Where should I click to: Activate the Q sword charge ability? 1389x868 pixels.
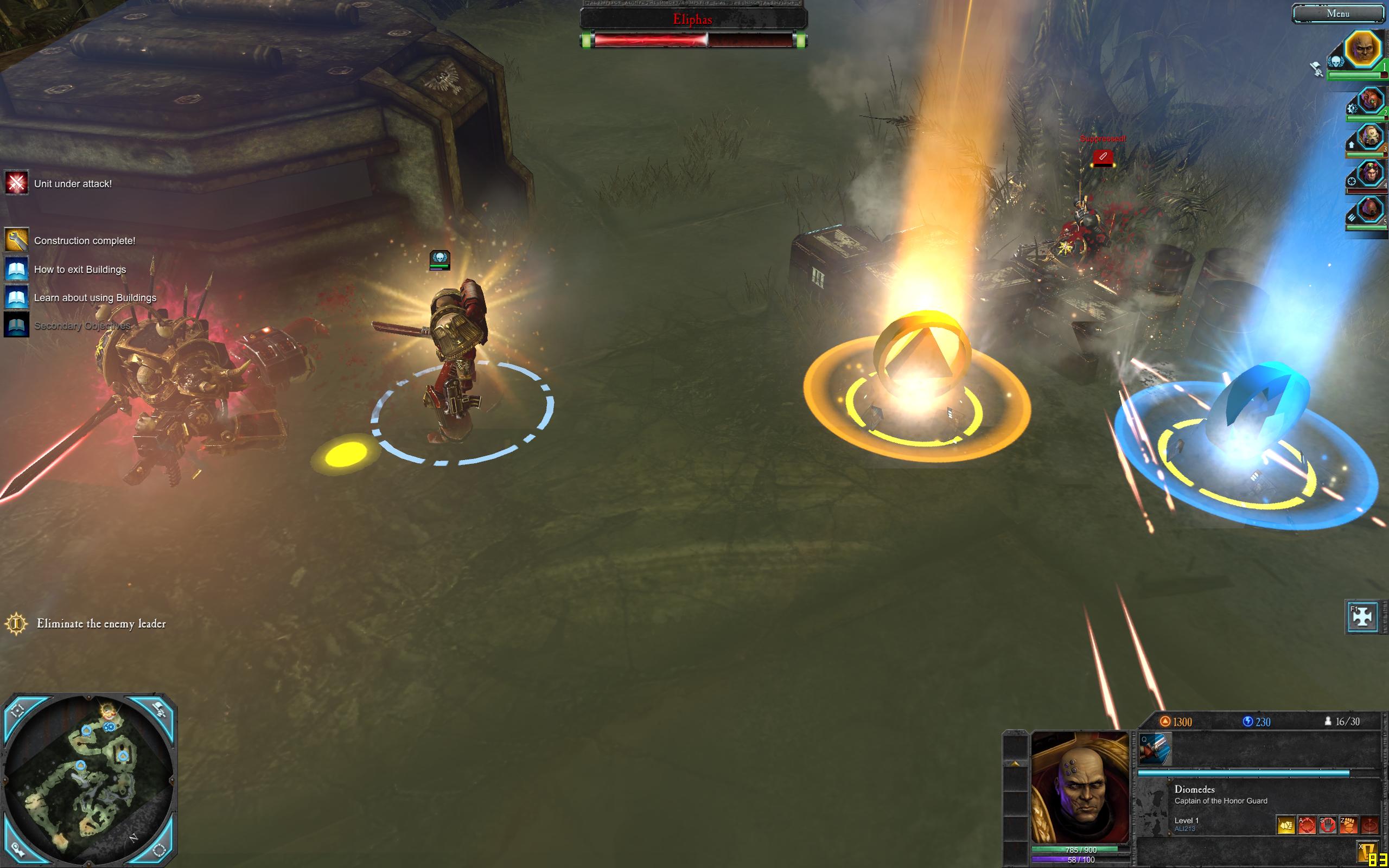tap(1154, 749)
